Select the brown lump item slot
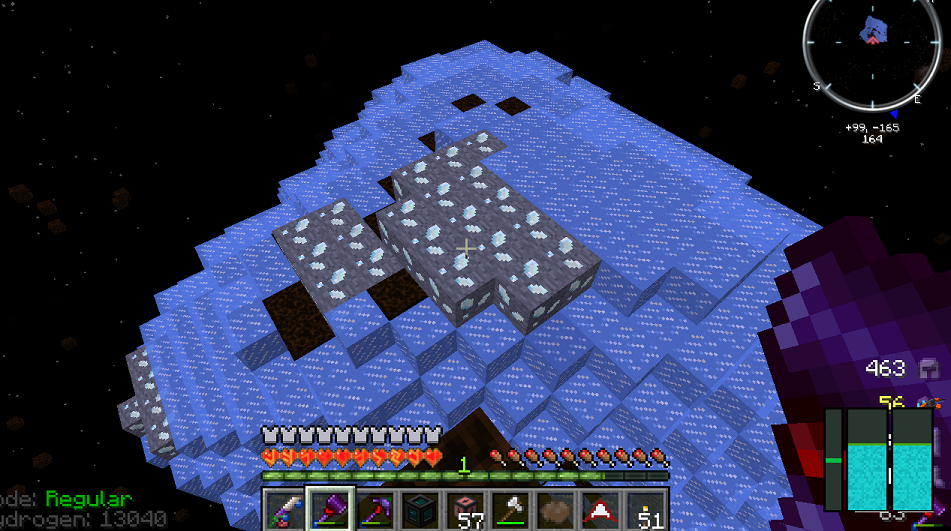 [558, 509]
